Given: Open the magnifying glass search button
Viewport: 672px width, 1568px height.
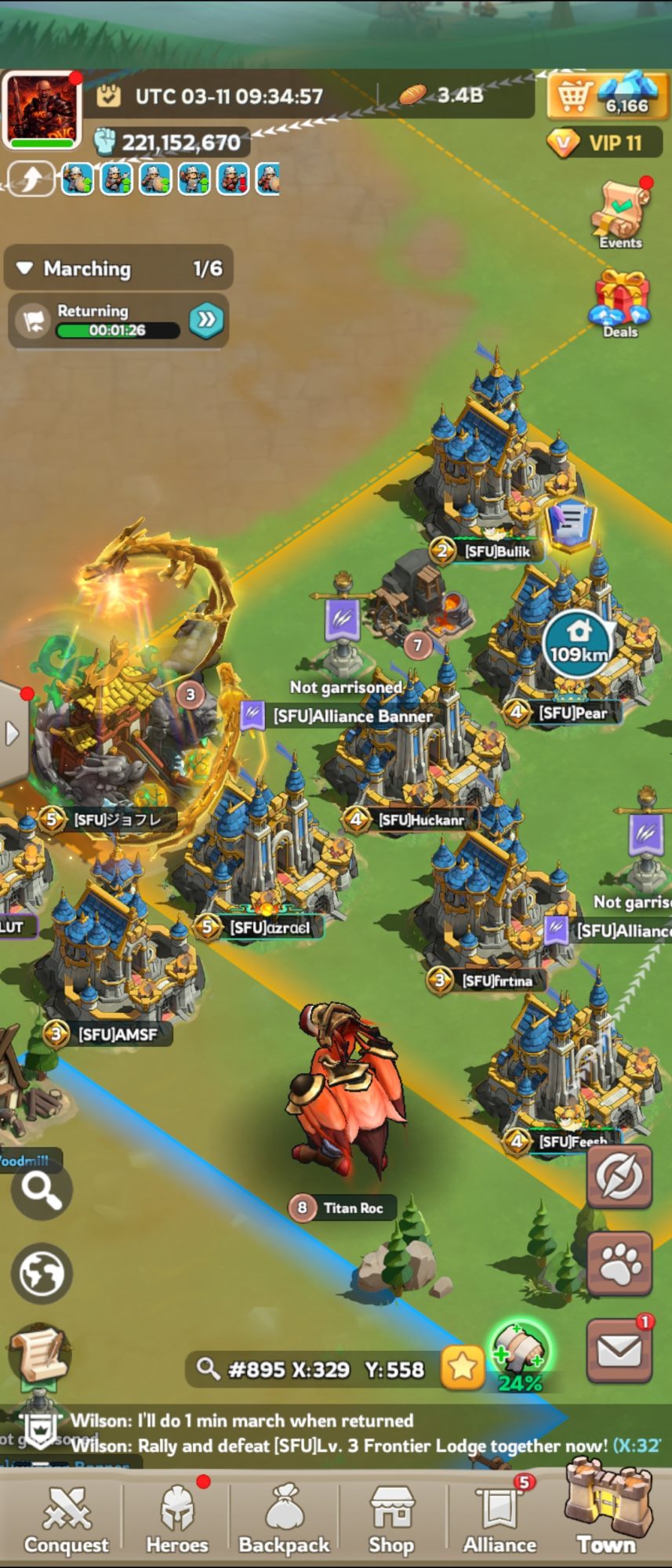Looking at the screenshot, I should click(x=42, y=1191).
